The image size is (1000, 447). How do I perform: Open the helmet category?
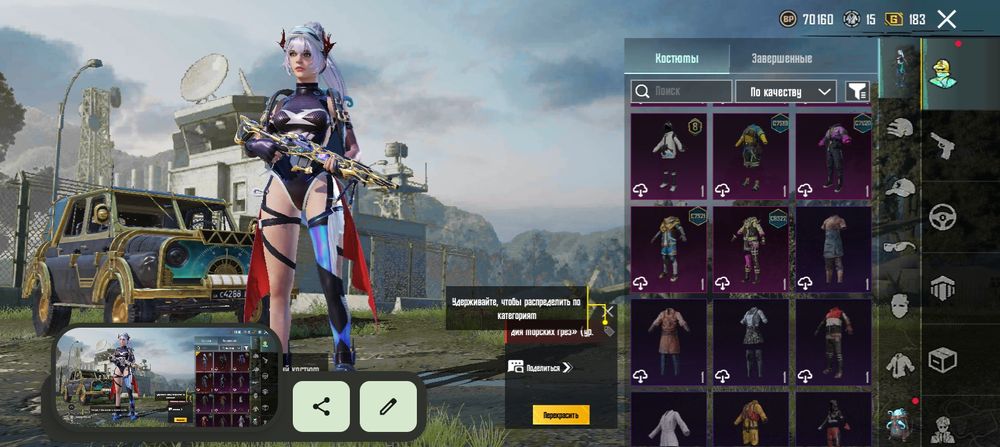[900, 128]
